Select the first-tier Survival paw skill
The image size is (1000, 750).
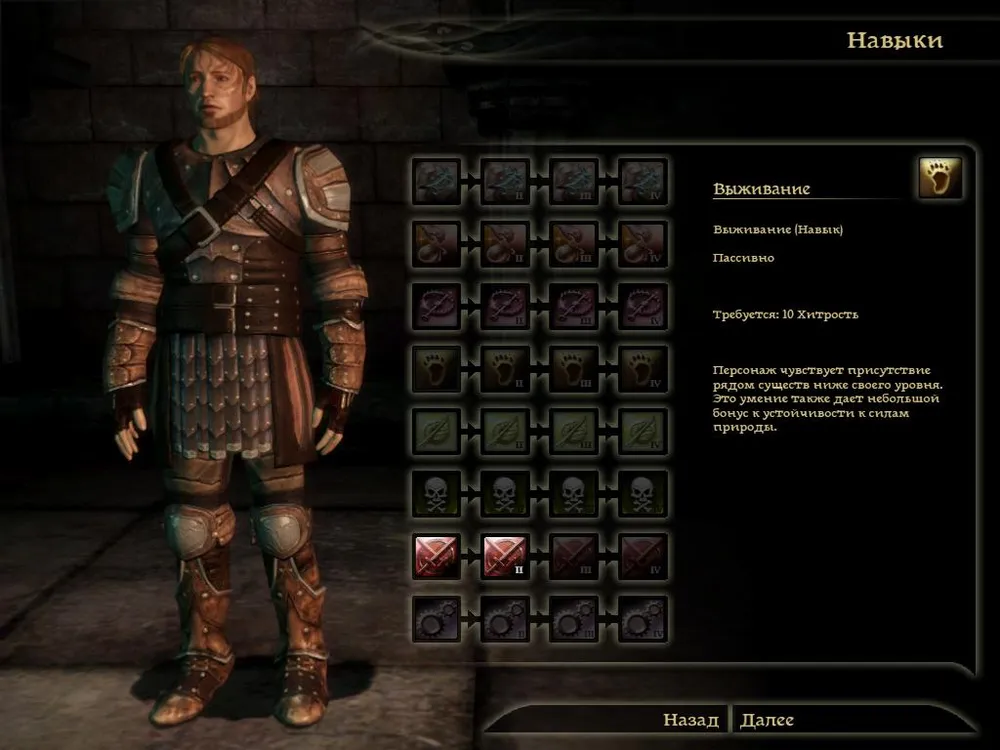click(437, 370)
